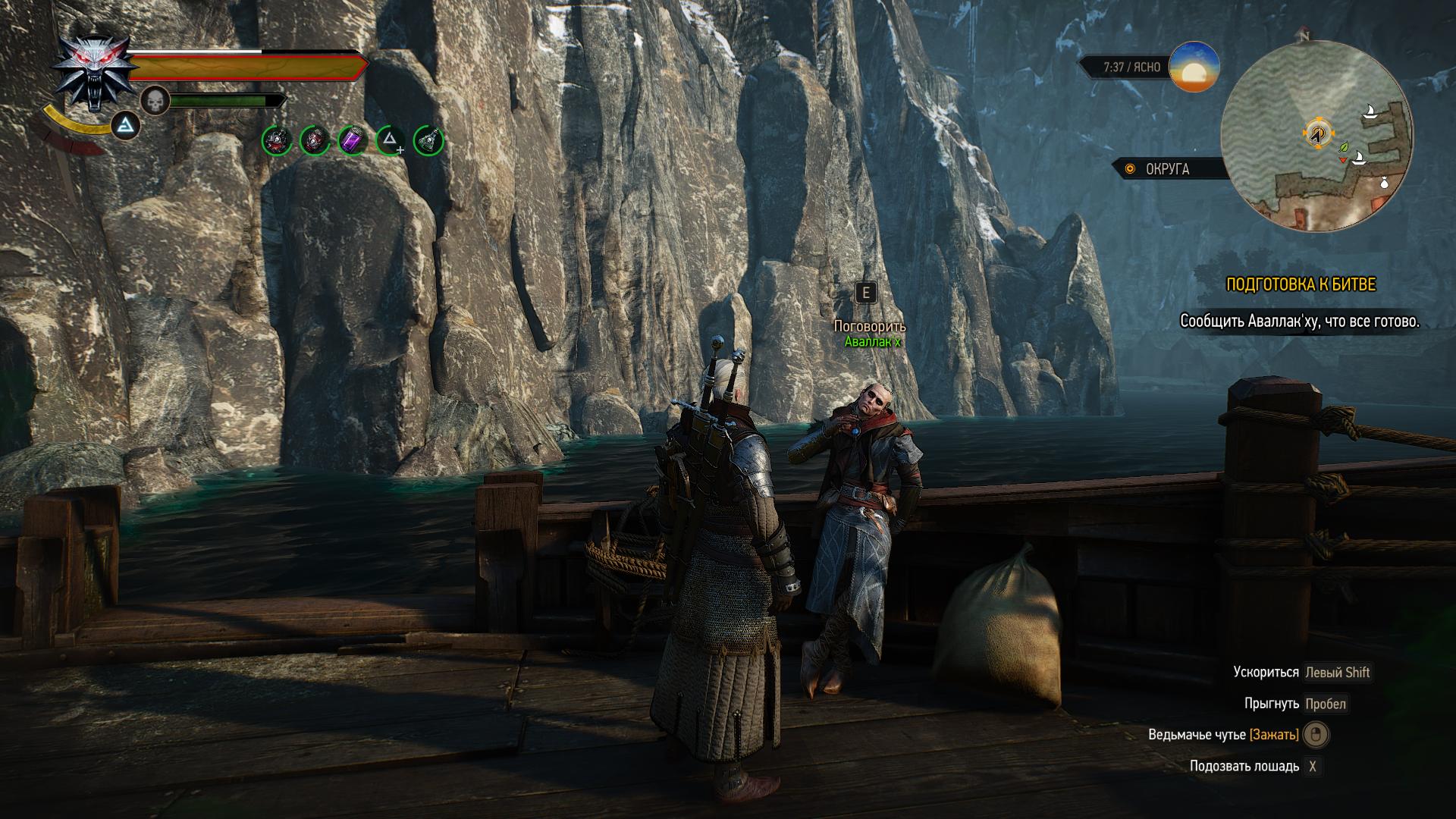Select the Aard sign icon
The height and width of the screenshot is (819, 1456).
(126, 126)
